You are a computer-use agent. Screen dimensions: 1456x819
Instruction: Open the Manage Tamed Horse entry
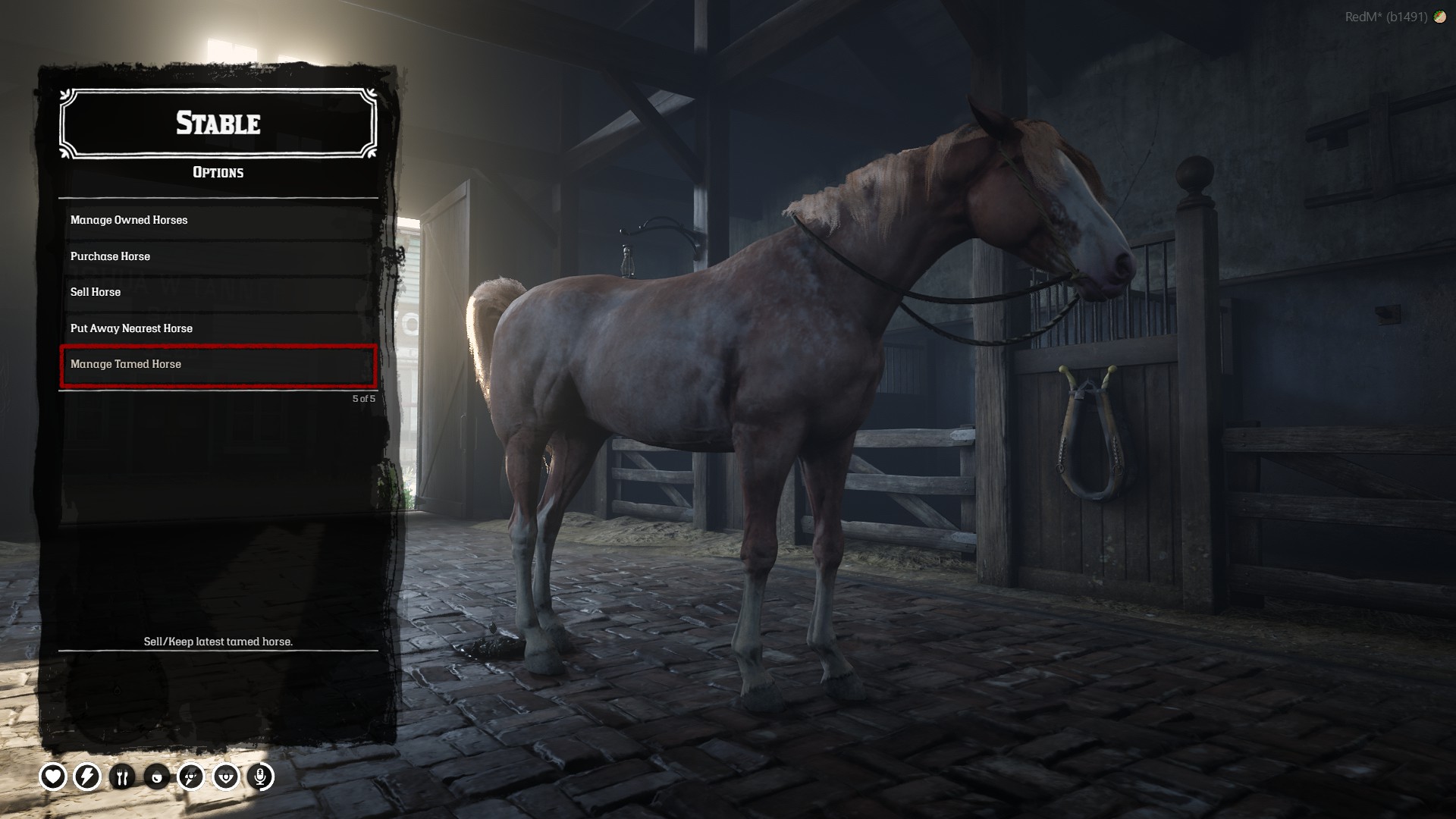click(x=218, y=365)
